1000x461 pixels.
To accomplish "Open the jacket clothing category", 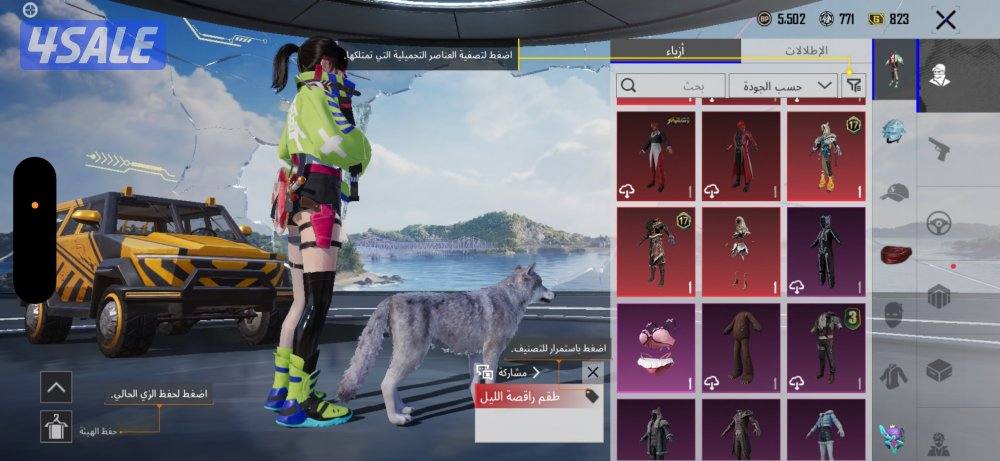I will pyautogui.click(x=894, y=376).
